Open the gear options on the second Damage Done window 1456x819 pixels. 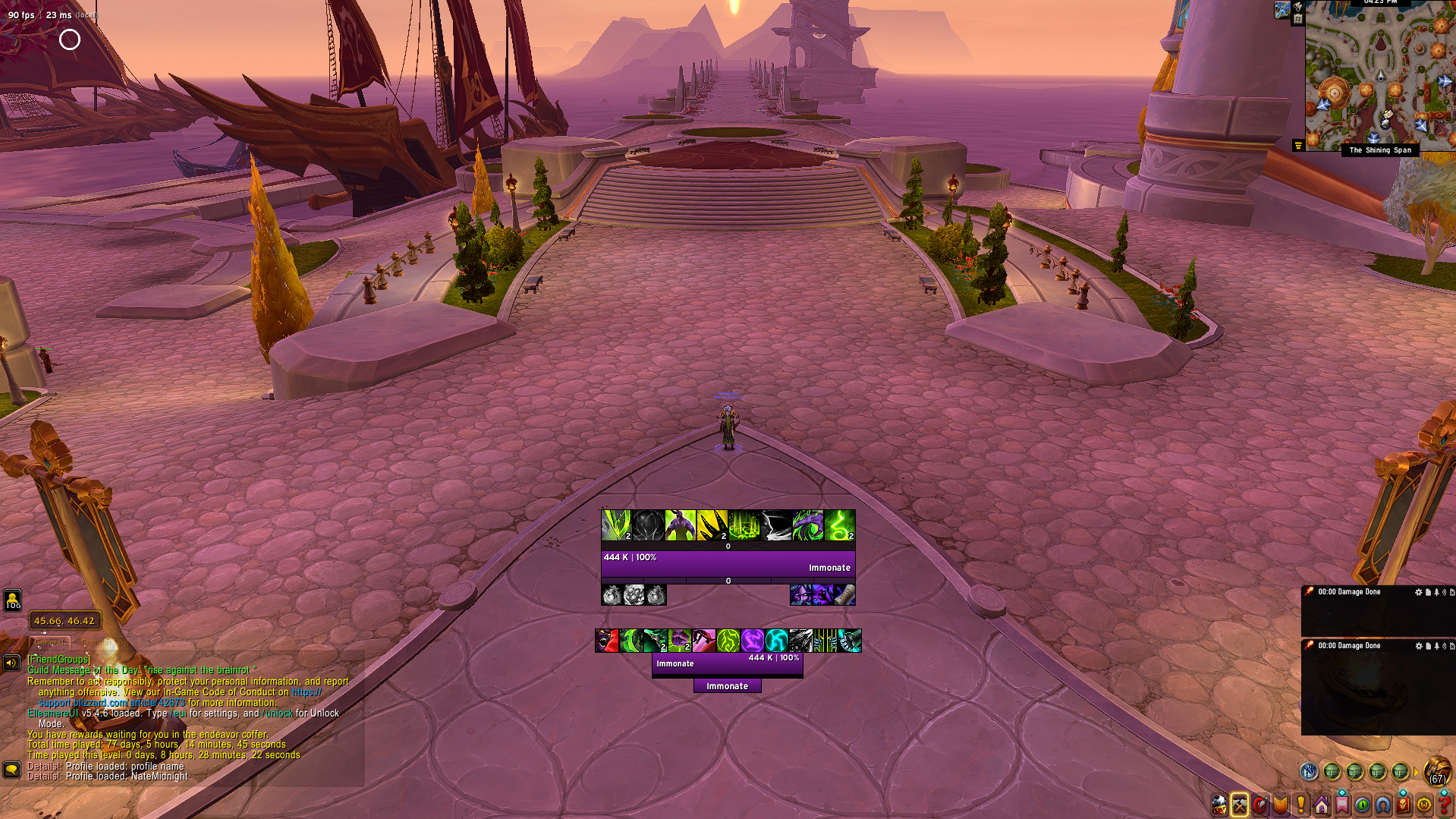(1418, 647)
